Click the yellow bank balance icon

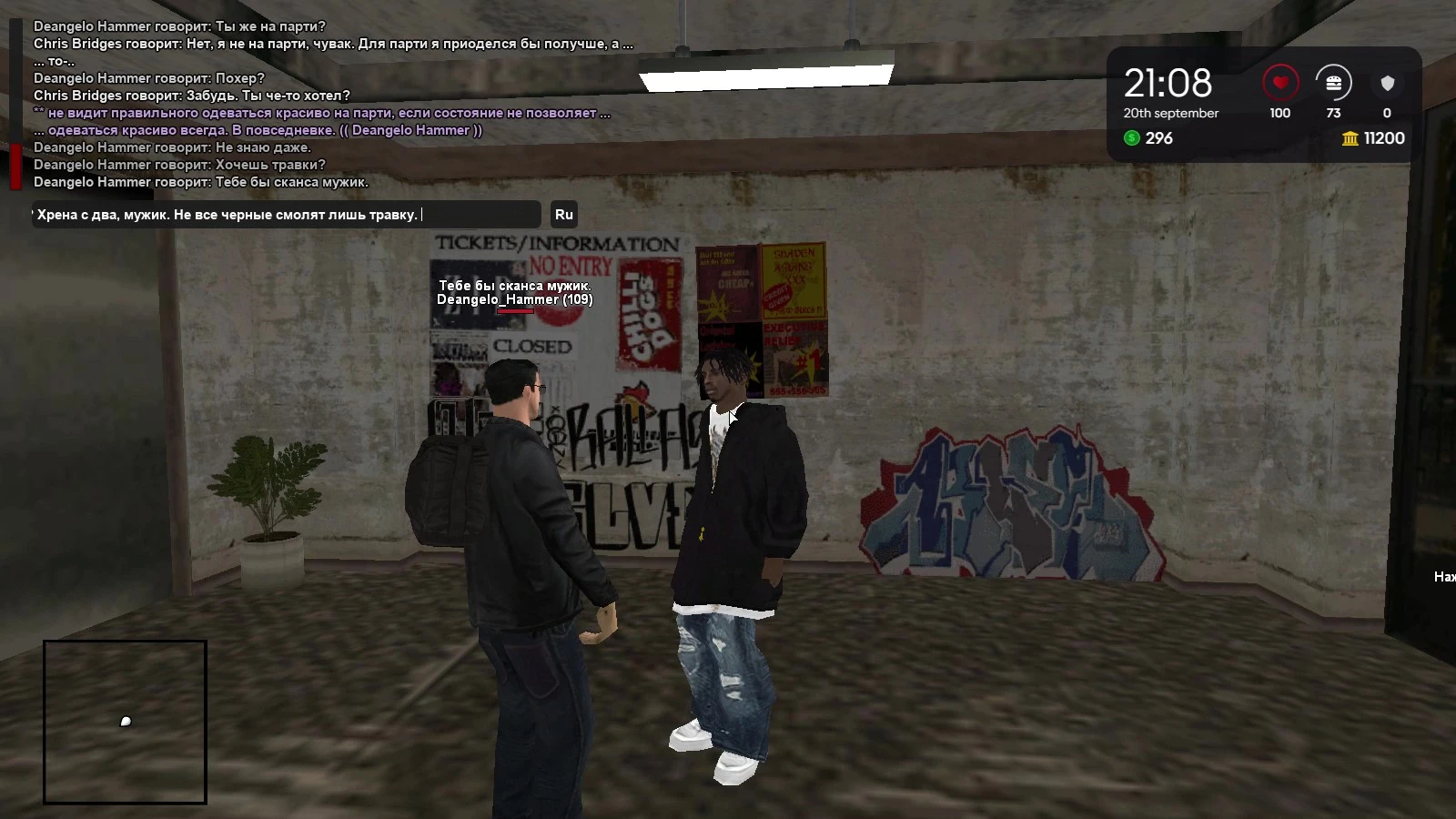tap(1350, 138)
